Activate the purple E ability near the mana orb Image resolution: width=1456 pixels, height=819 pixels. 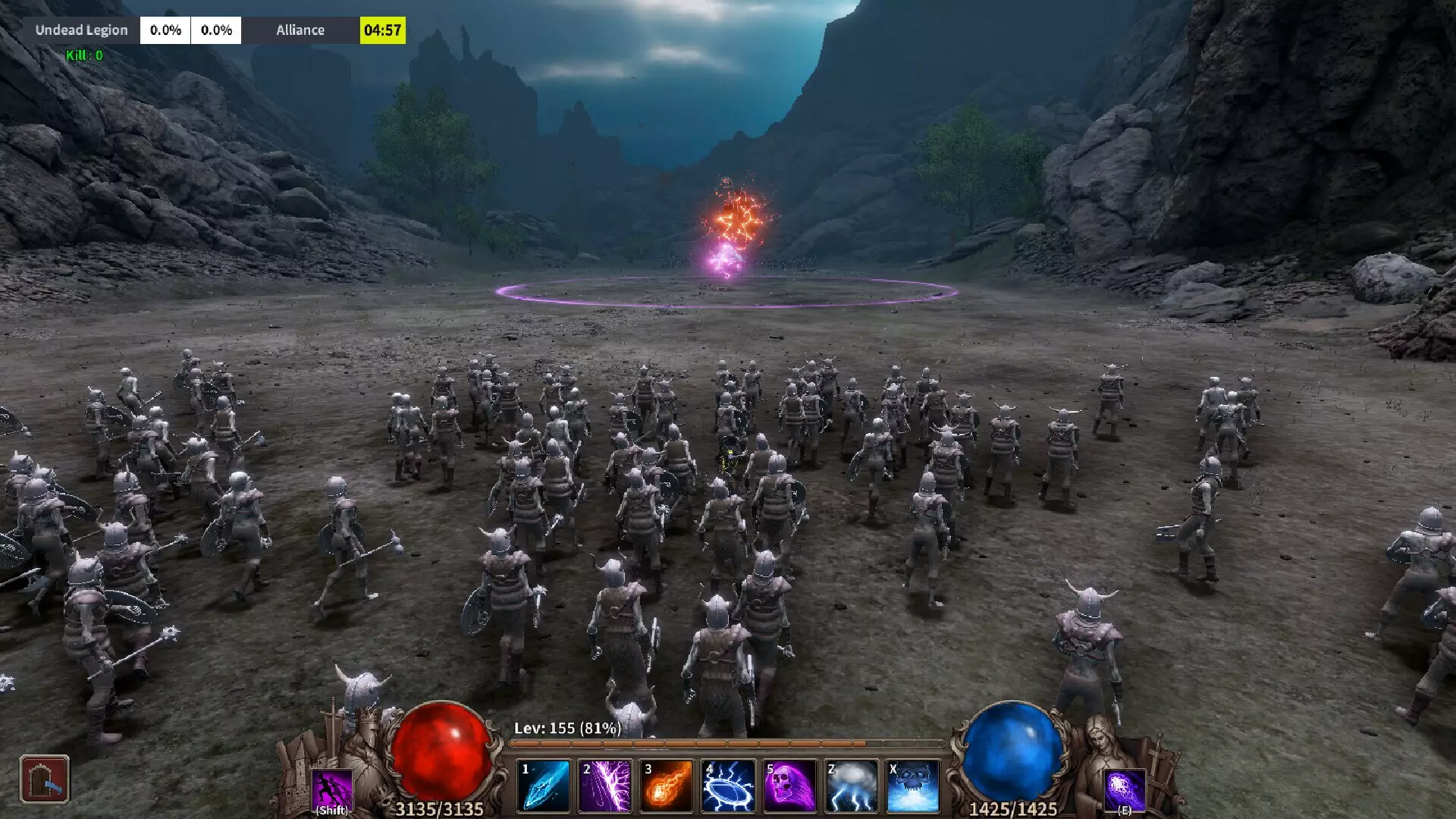tap(1126, 789)
